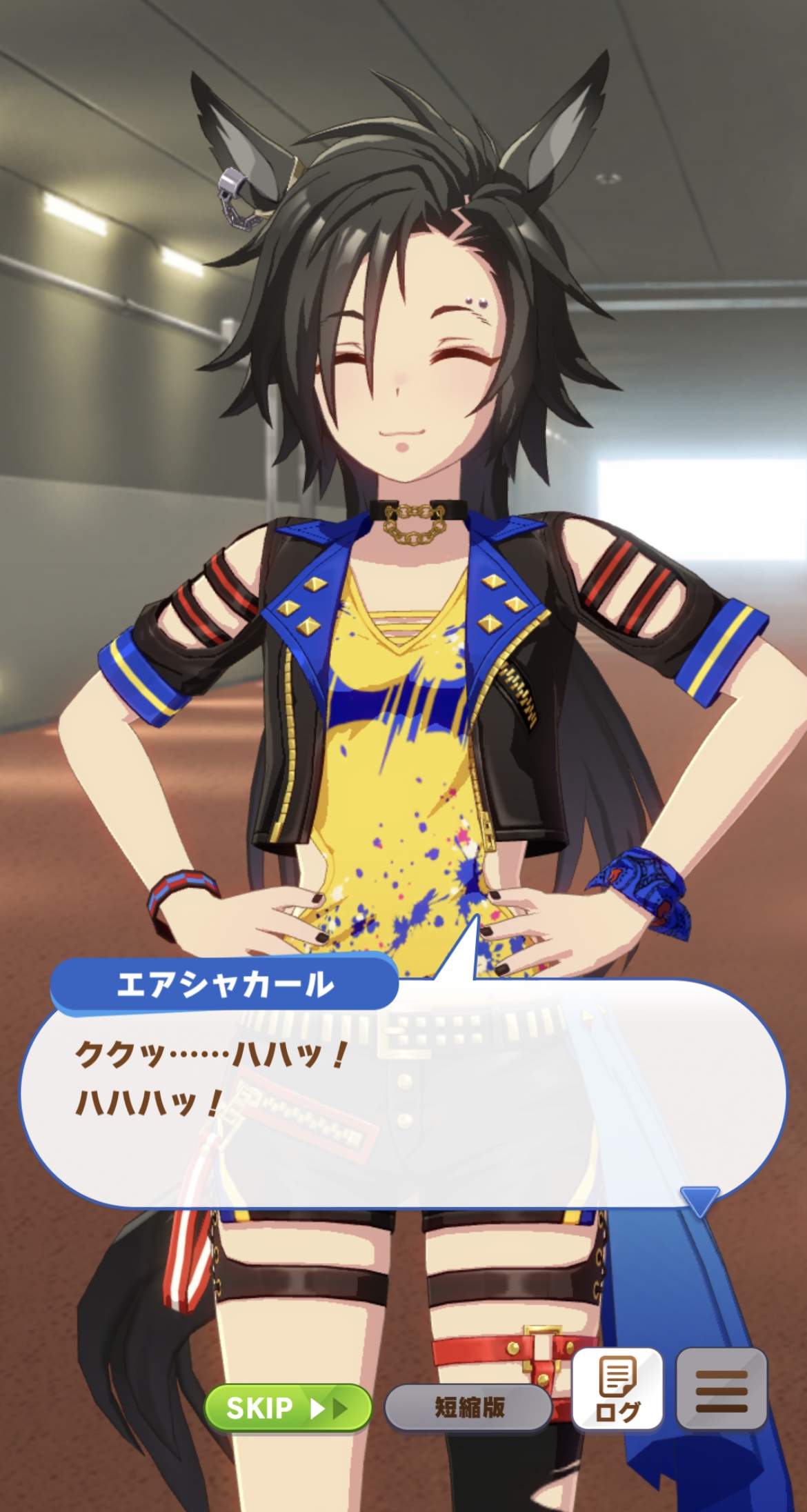Switch to the 短縮版 shortened version
Screen dimensions: 807x1512
point(468,1408)
